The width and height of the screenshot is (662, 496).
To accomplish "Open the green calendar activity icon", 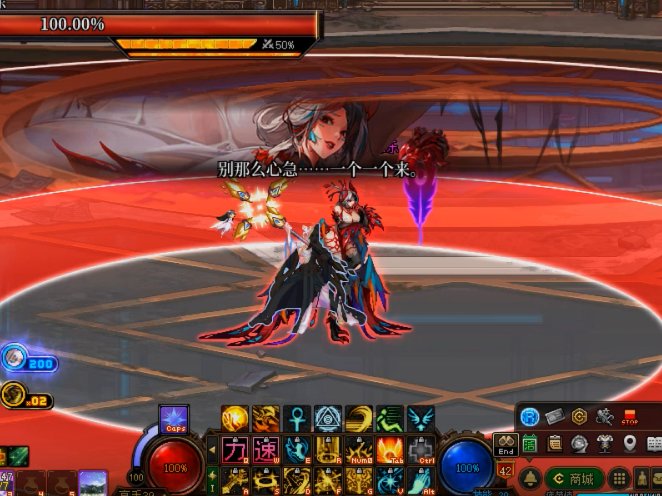I will (530, 444).
